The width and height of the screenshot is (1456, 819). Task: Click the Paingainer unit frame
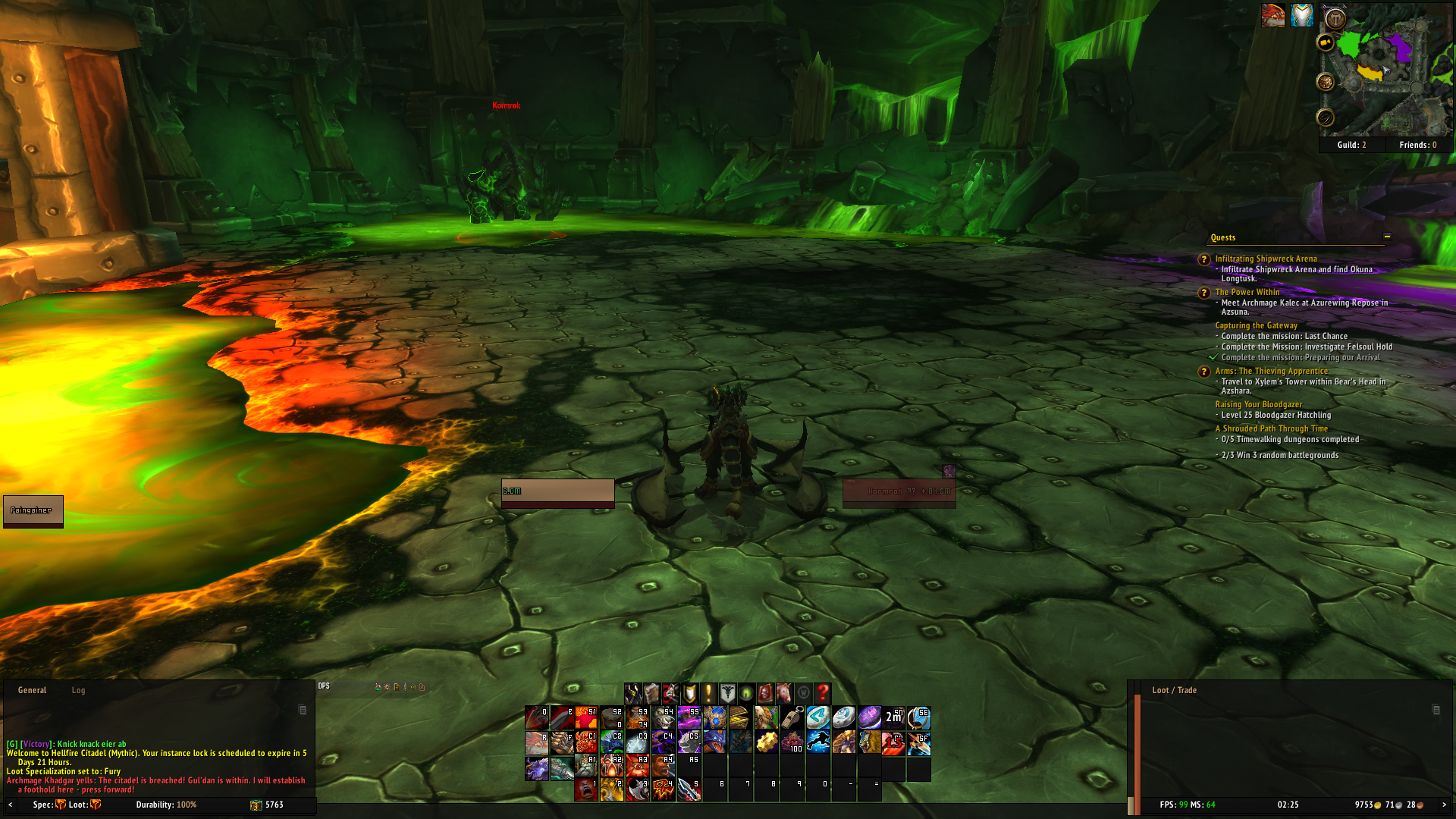coord(33,510)
